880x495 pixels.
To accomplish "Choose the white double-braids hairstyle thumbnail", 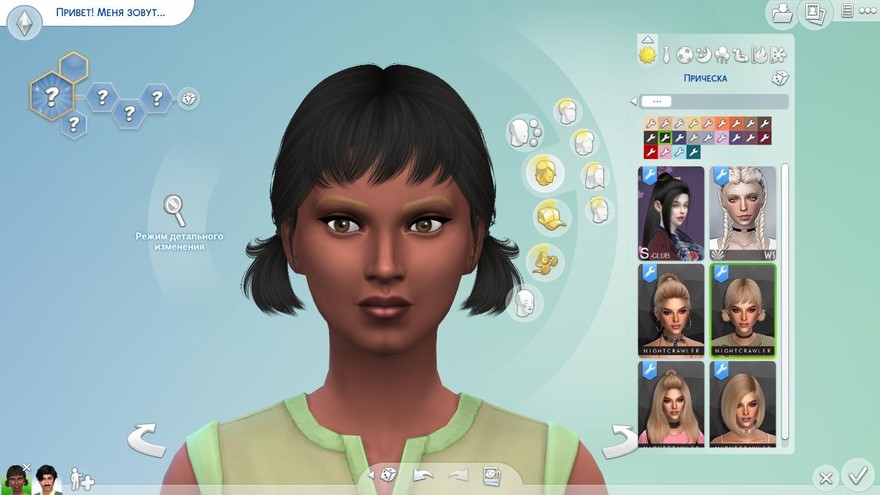I will [743, 213].
